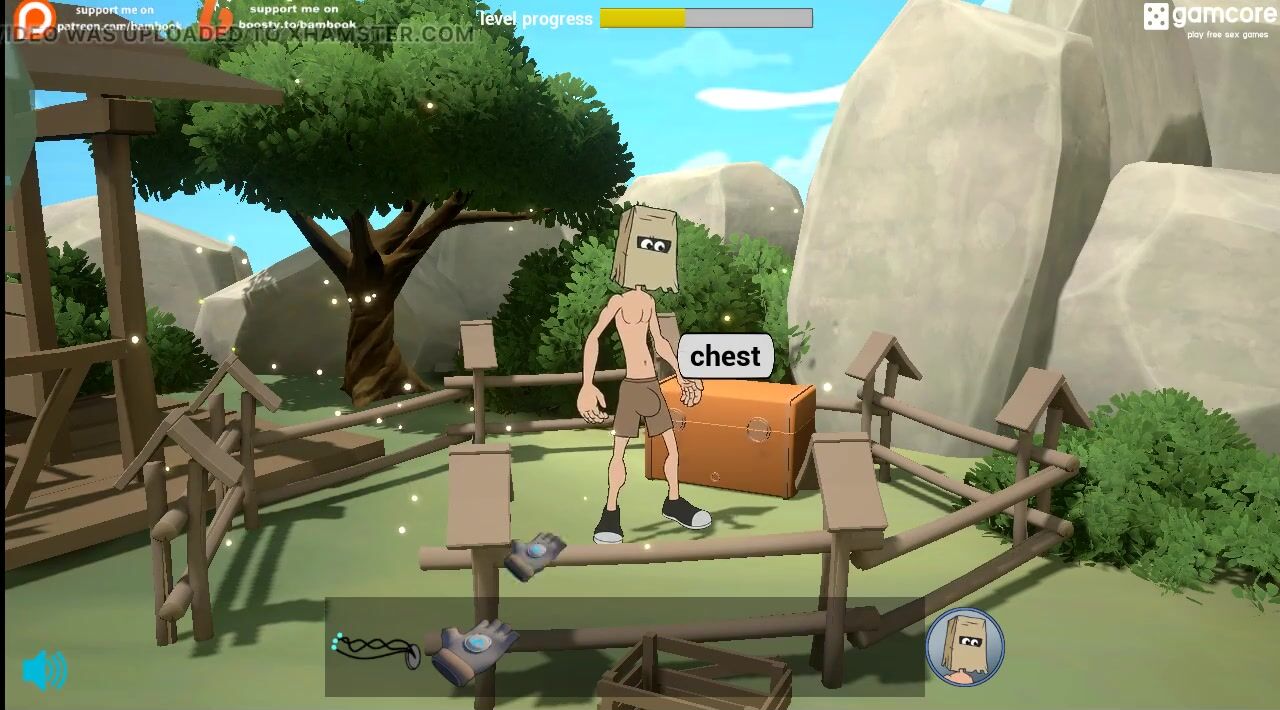This screenshot has height=710, width=1280.
Task: Open the gamcore logo link
Action: [1209, 19]
